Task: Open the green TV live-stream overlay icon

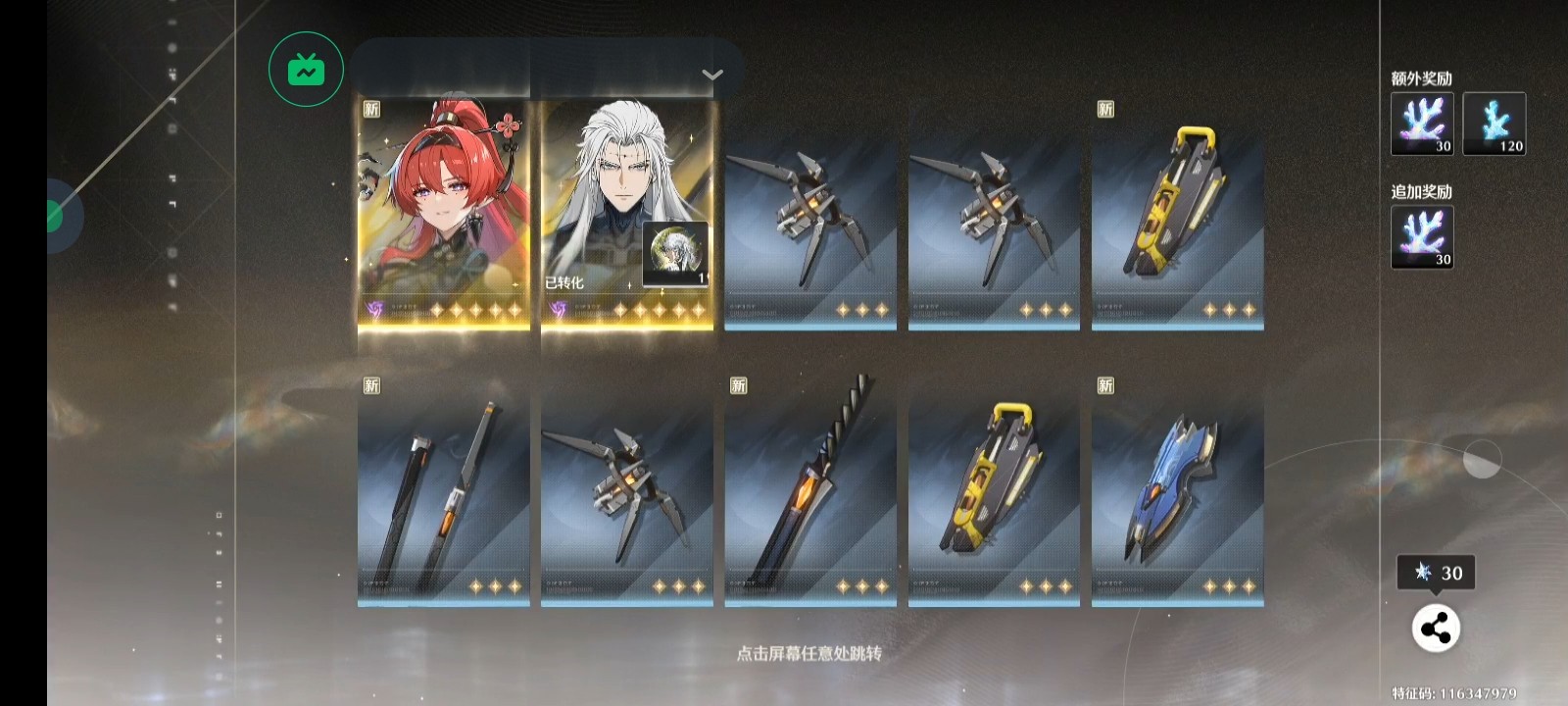Action: [306, 70]
